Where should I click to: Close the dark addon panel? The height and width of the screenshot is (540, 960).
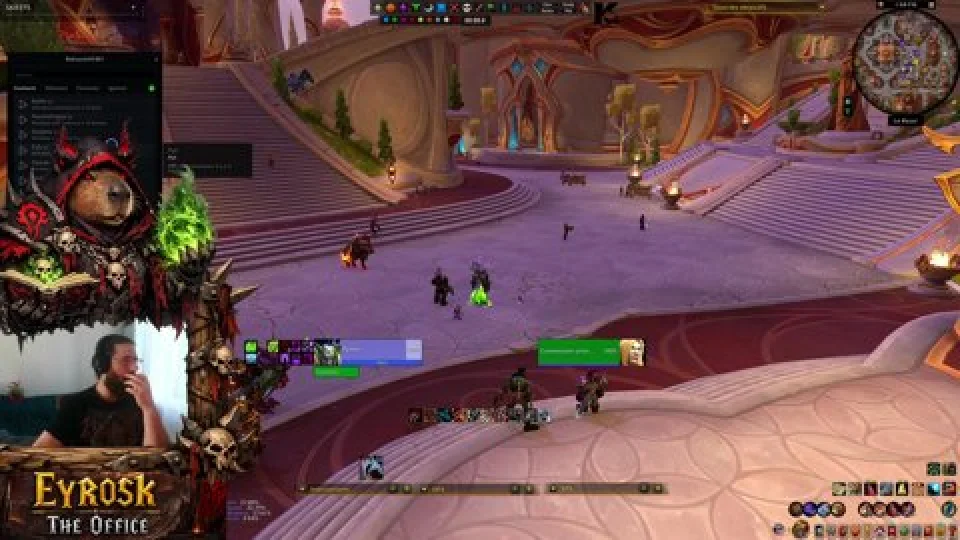coord(156,60)
